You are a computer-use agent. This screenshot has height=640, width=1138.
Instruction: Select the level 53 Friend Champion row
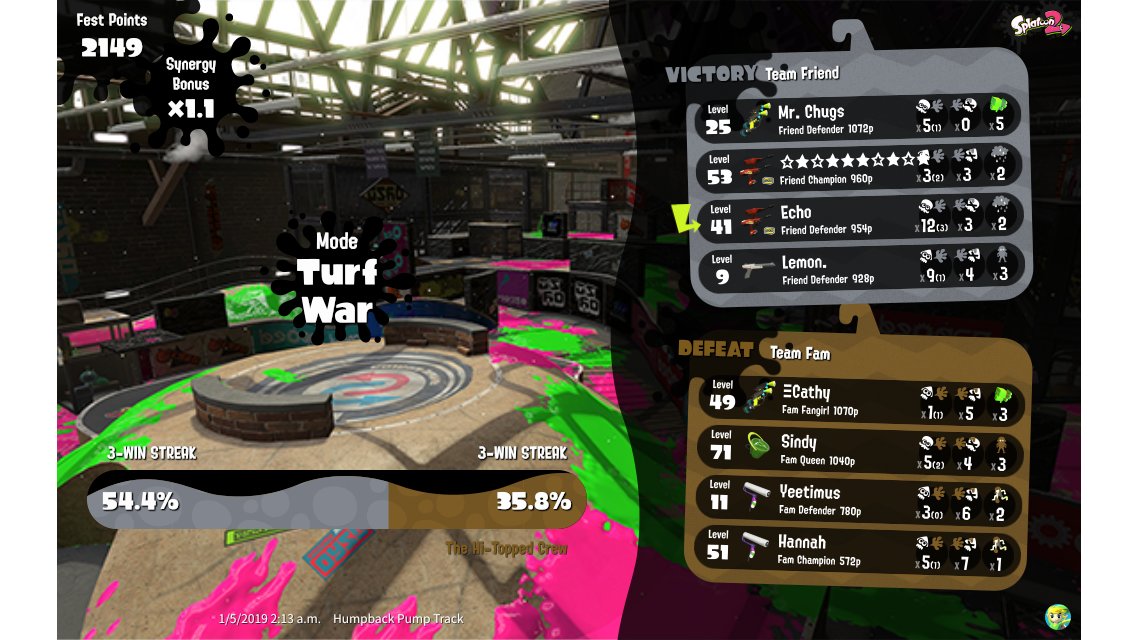pyautogui.click(x=860, y=167)
